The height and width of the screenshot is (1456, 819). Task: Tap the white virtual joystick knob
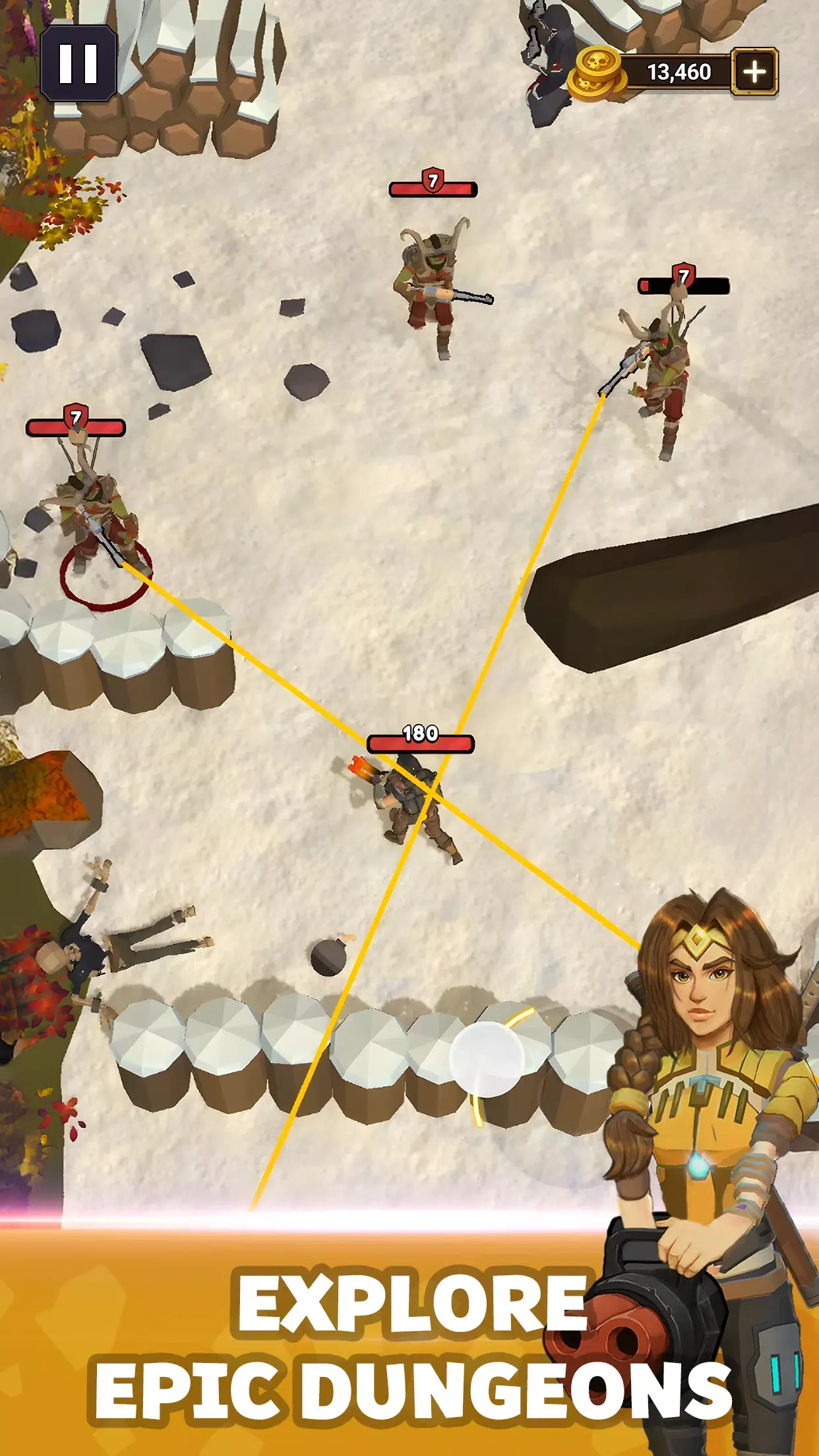(x=487, y=1058)
